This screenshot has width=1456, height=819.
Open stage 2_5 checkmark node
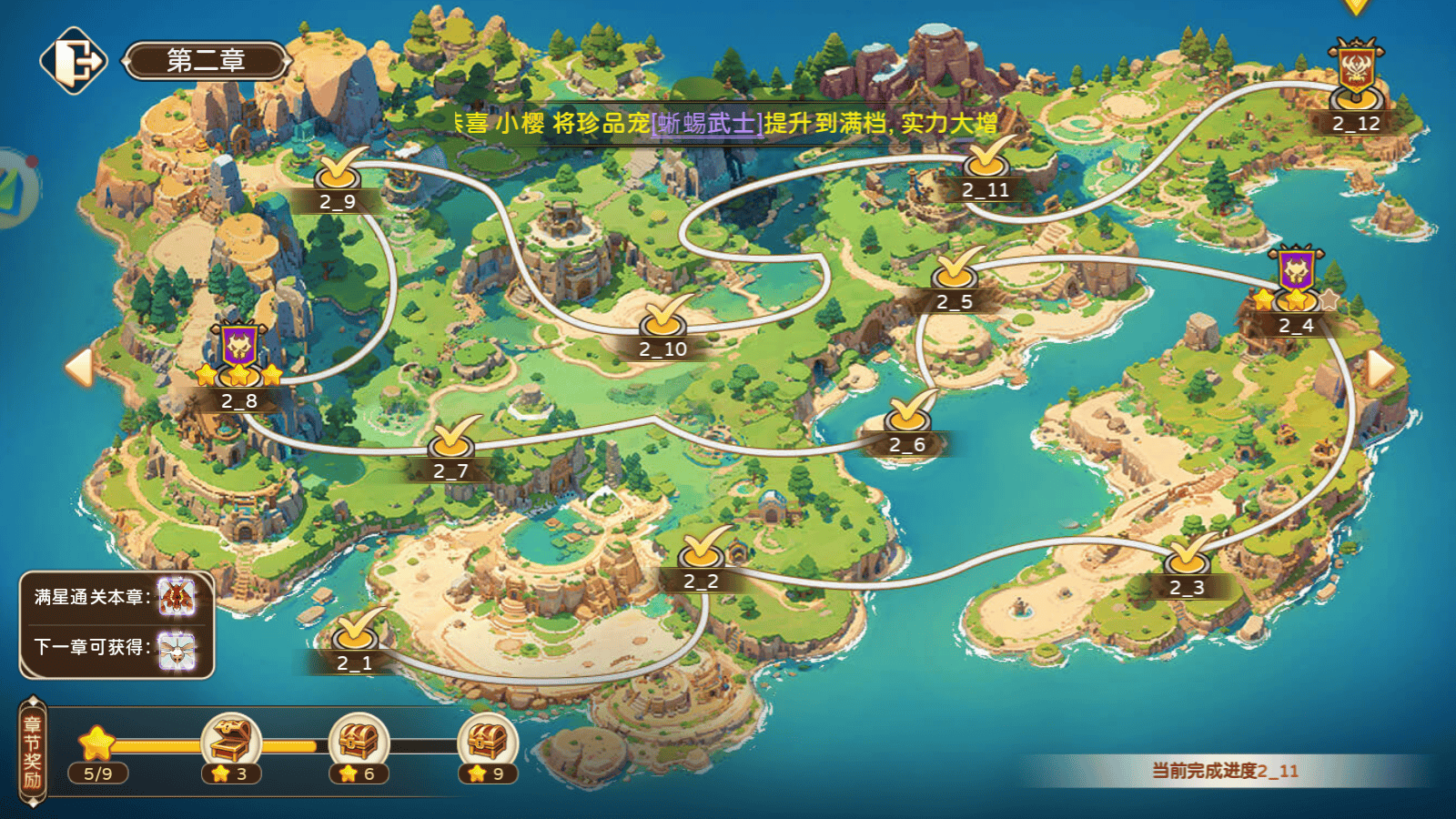(x=955, y=271)
